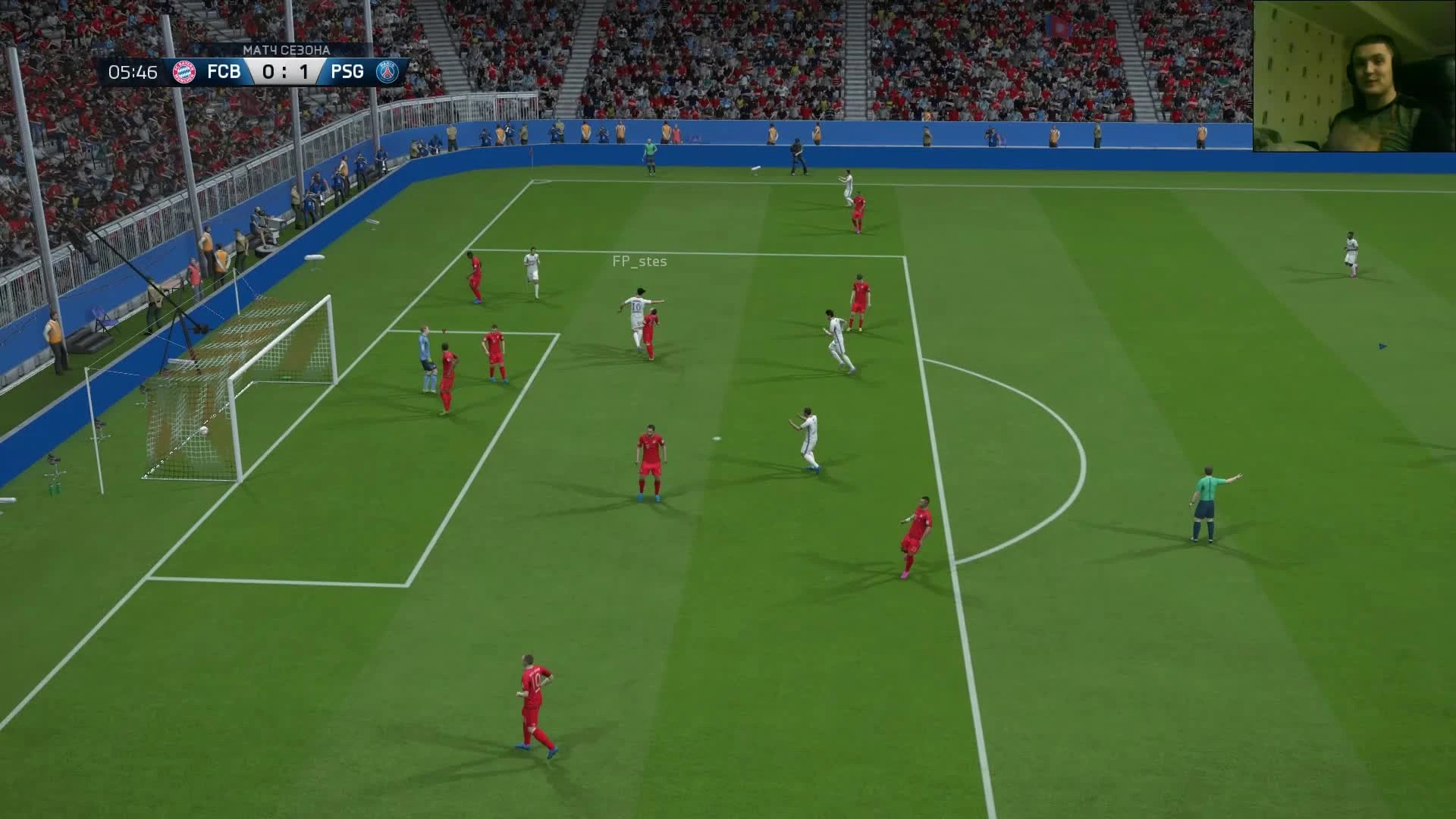Image resolution: width=1456 pixels, height=819 pixels.
Task: Expand the МАТЧ СЕЗОНА header label
Action: 287,49
